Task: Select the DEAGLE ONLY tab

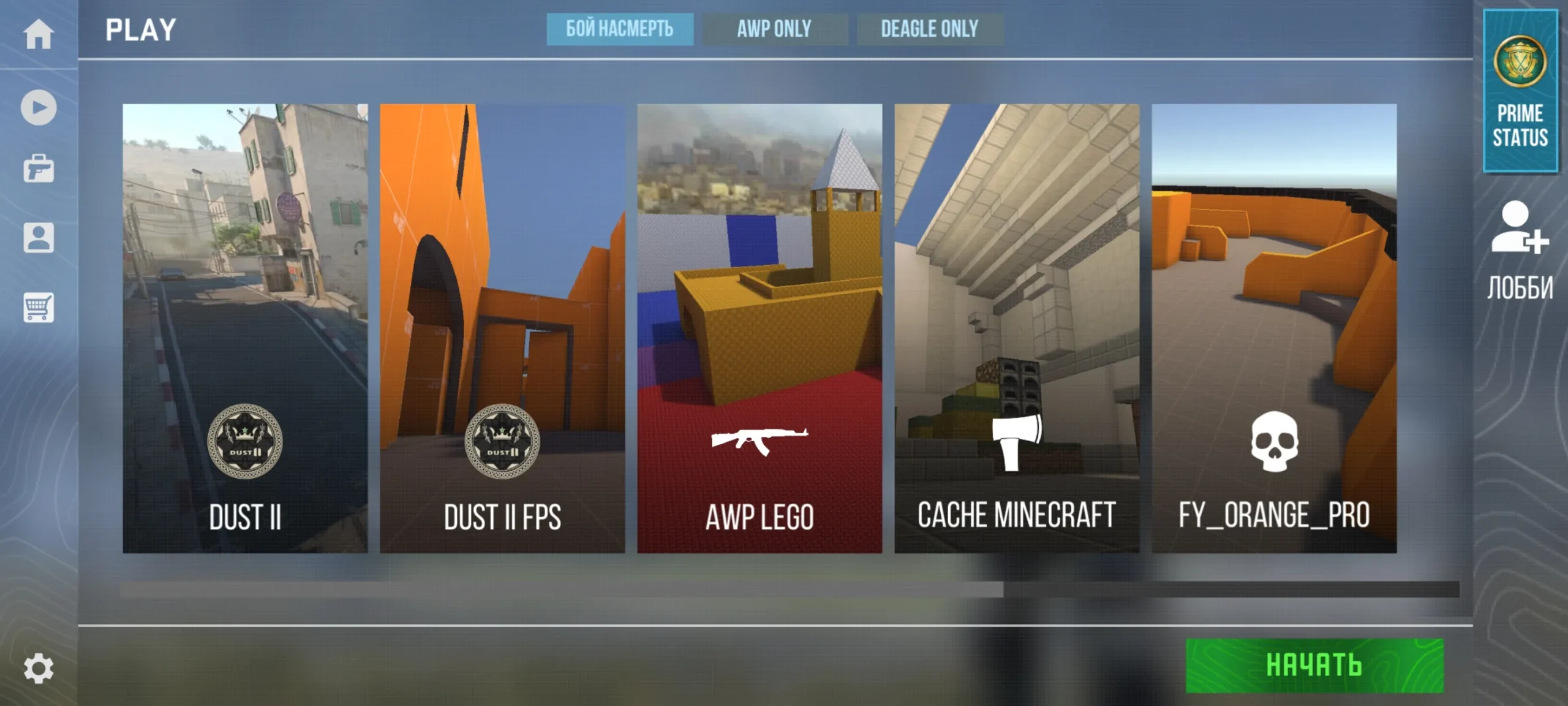Action: coord(929,29)
